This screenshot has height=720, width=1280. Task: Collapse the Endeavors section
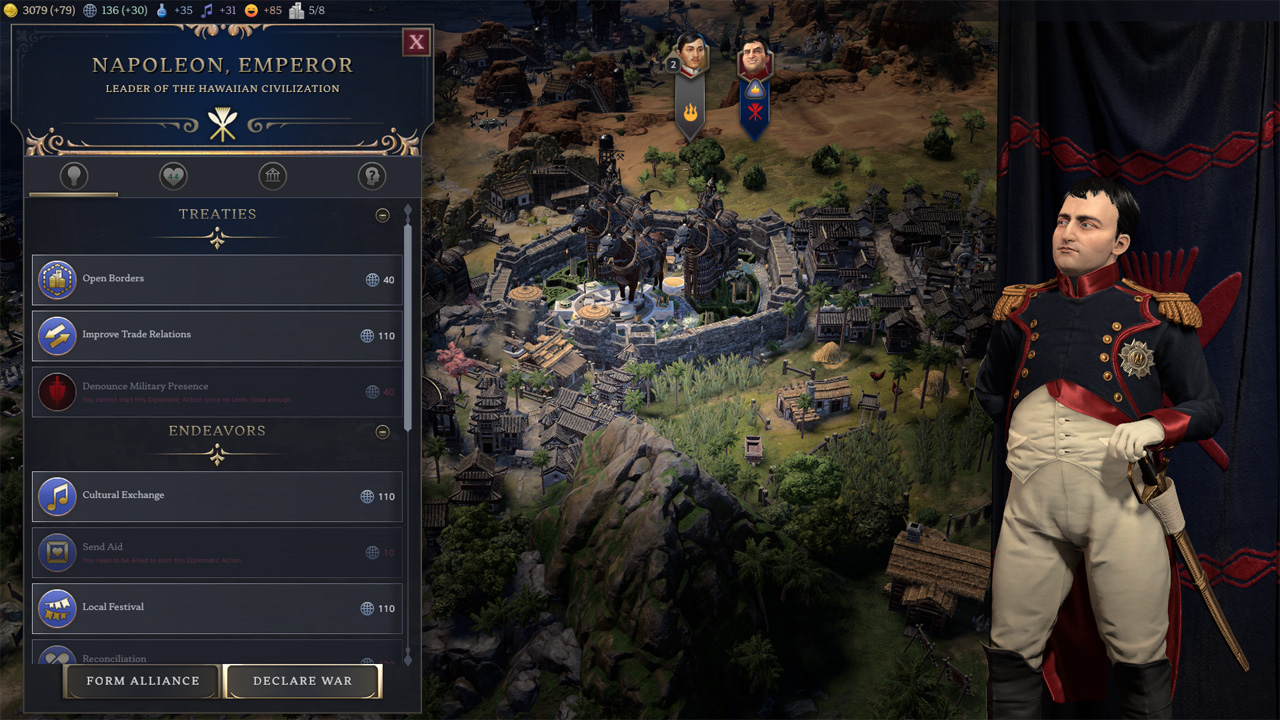point(382,432)
